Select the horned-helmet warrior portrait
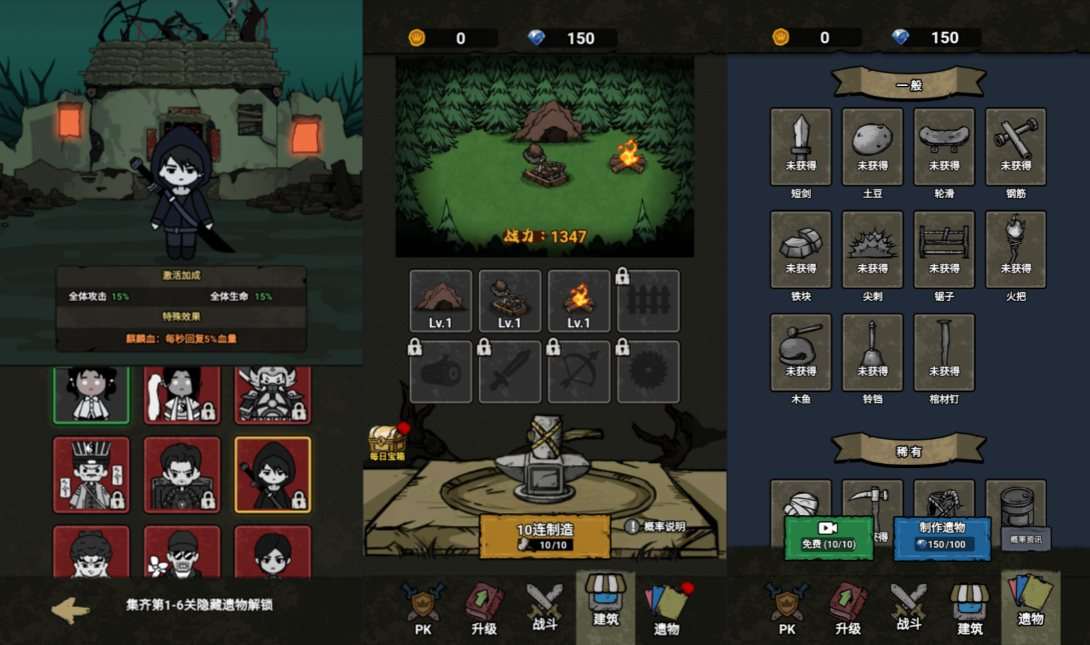This screenshot has height=645, width=1090. pyautogui.click(x=273, y=393)
